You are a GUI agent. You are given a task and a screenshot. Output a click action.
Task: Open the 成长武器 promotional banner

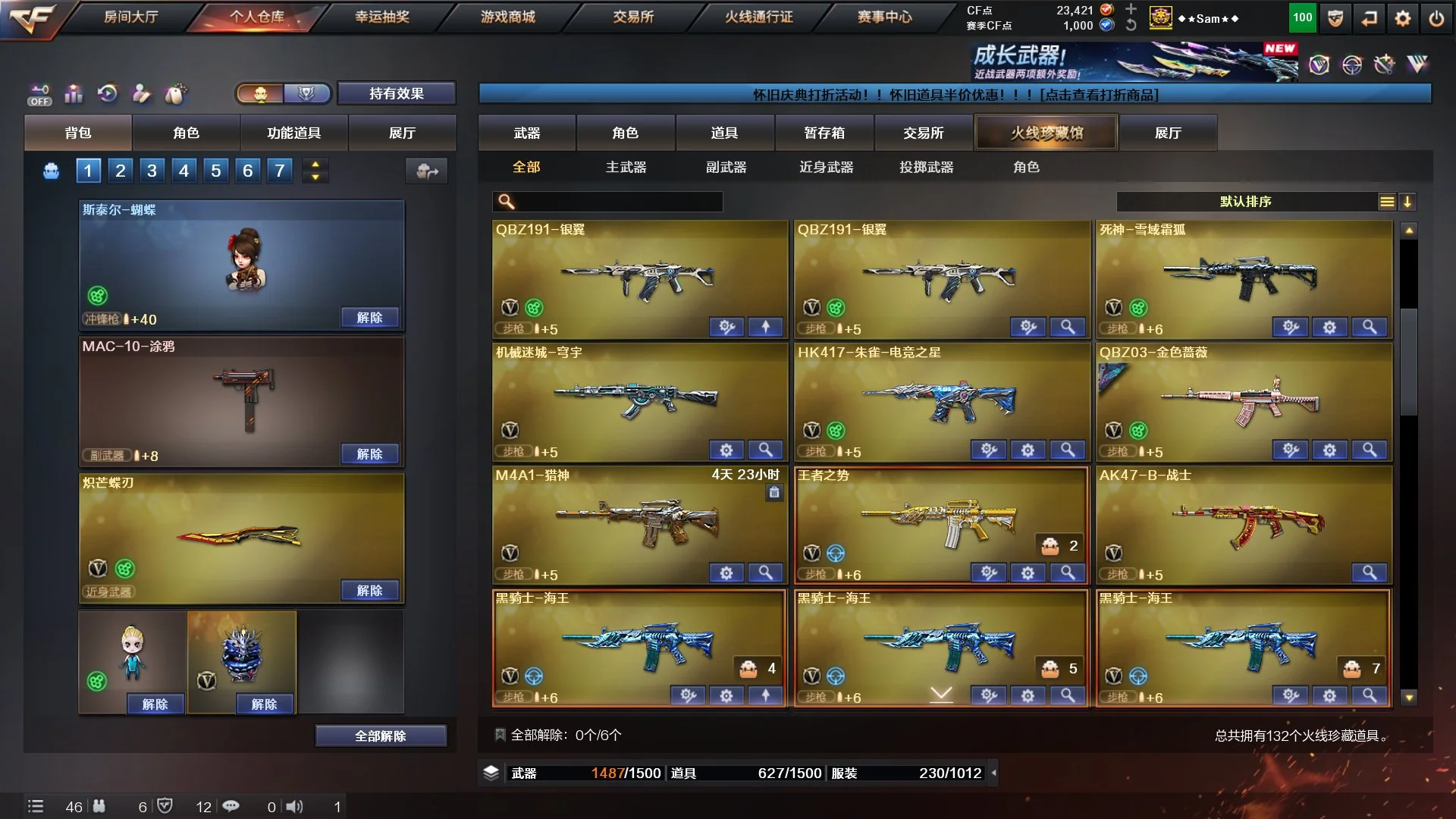tap(1134, 62)
